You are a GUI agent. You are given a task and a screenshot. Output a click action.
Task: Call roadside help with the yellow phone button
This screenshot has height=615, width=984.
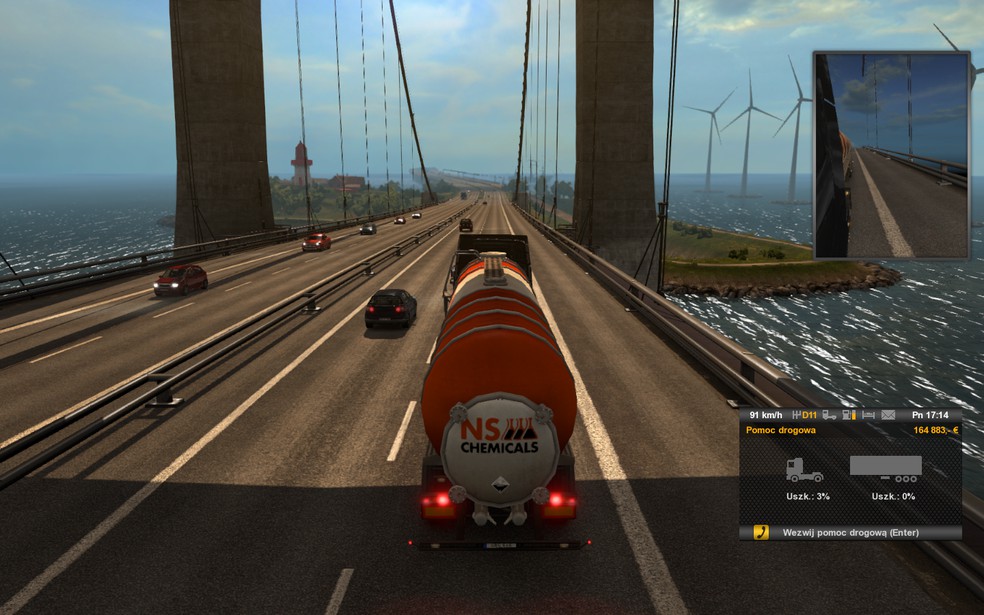click(x=761, y=532)
